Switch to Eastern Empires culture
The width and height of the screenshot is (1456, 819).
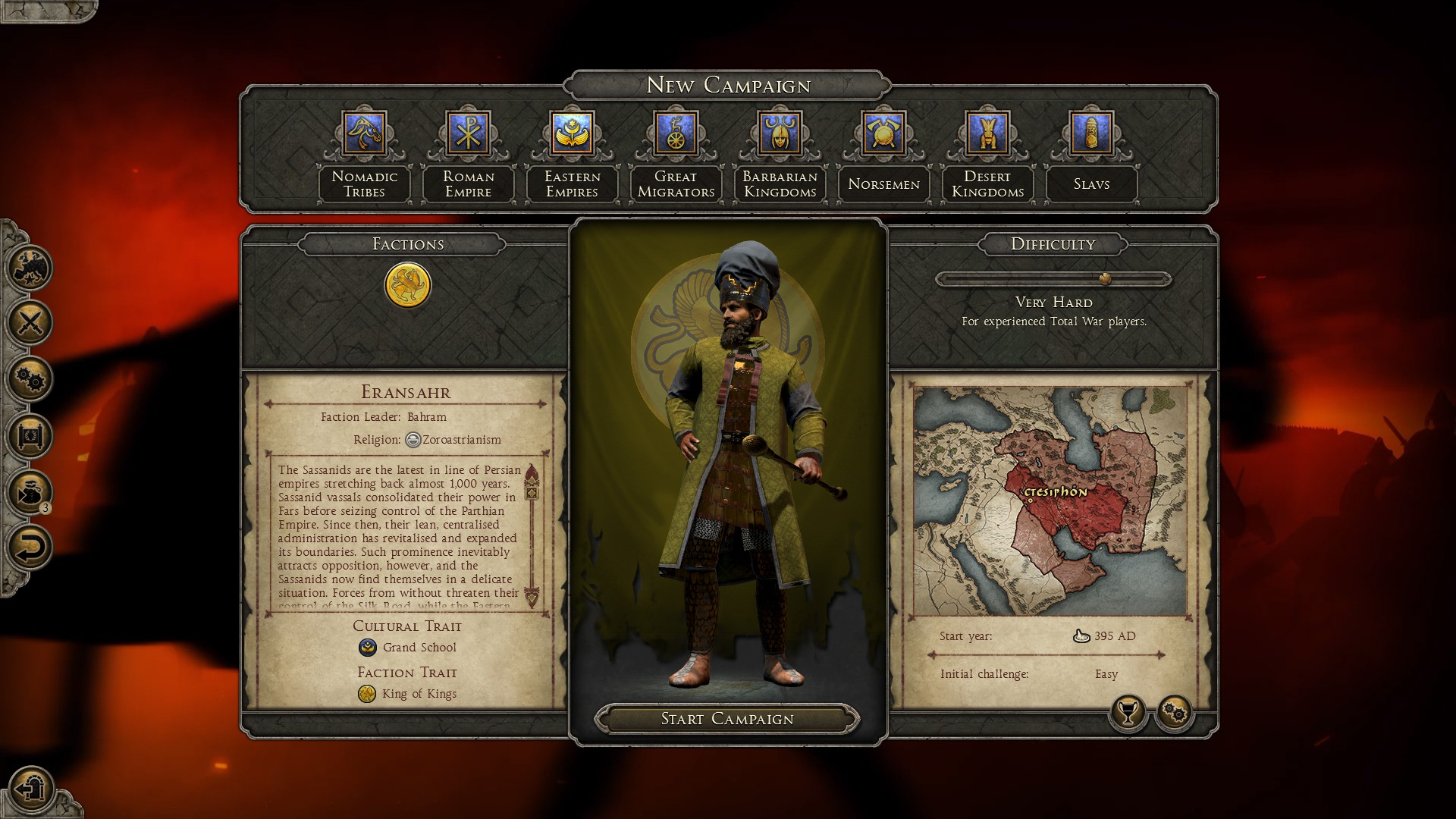click(x=572, y=133)
